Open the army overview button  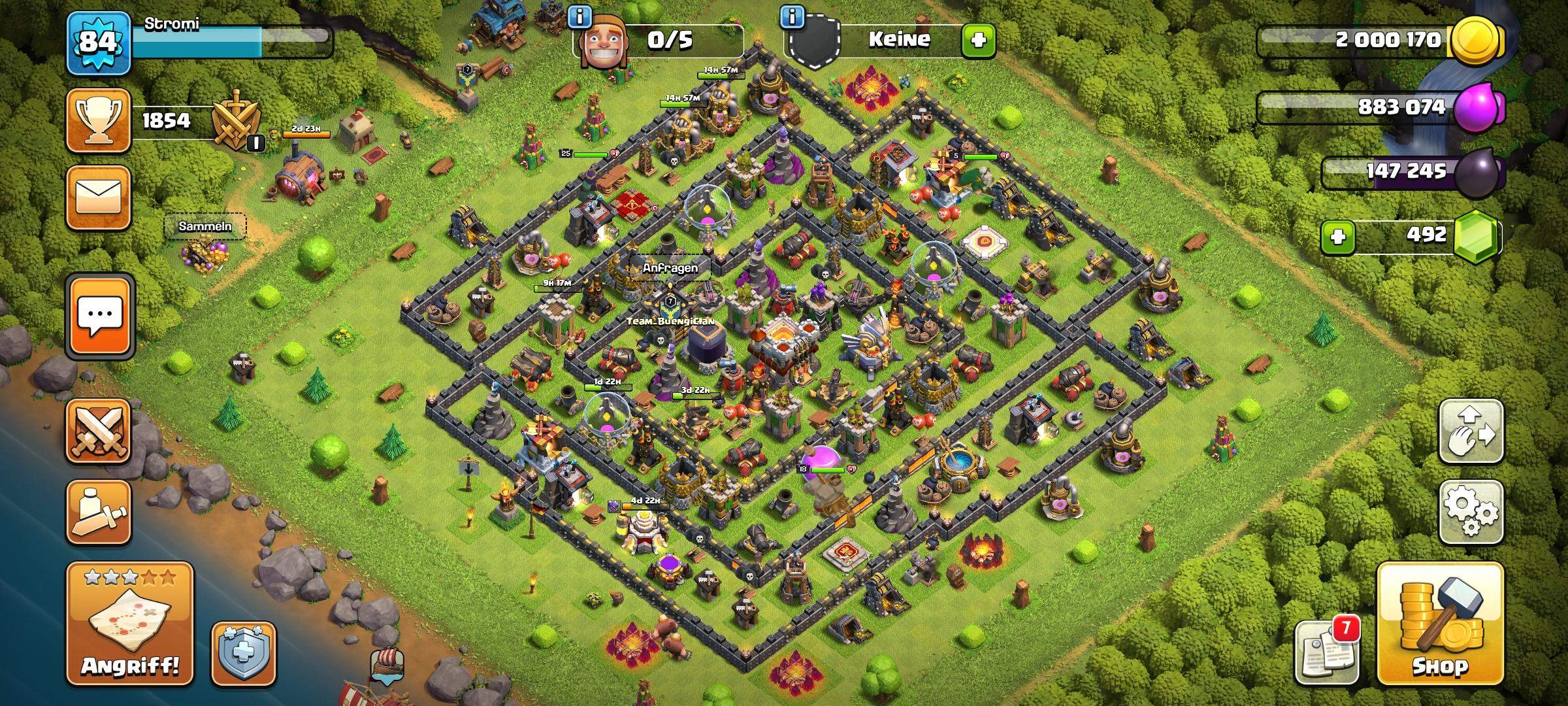[x=98, y=513]
